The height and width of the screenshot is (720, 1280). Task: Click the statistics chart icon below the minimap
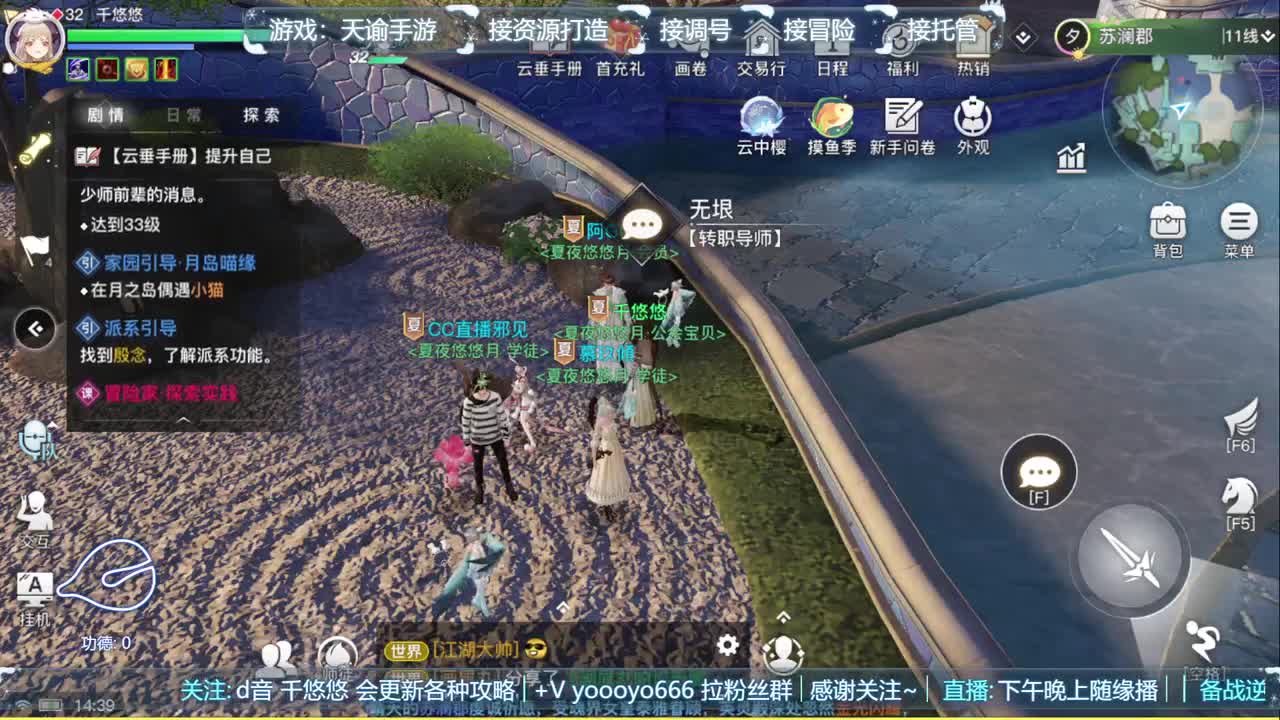tap(1070, 158)
